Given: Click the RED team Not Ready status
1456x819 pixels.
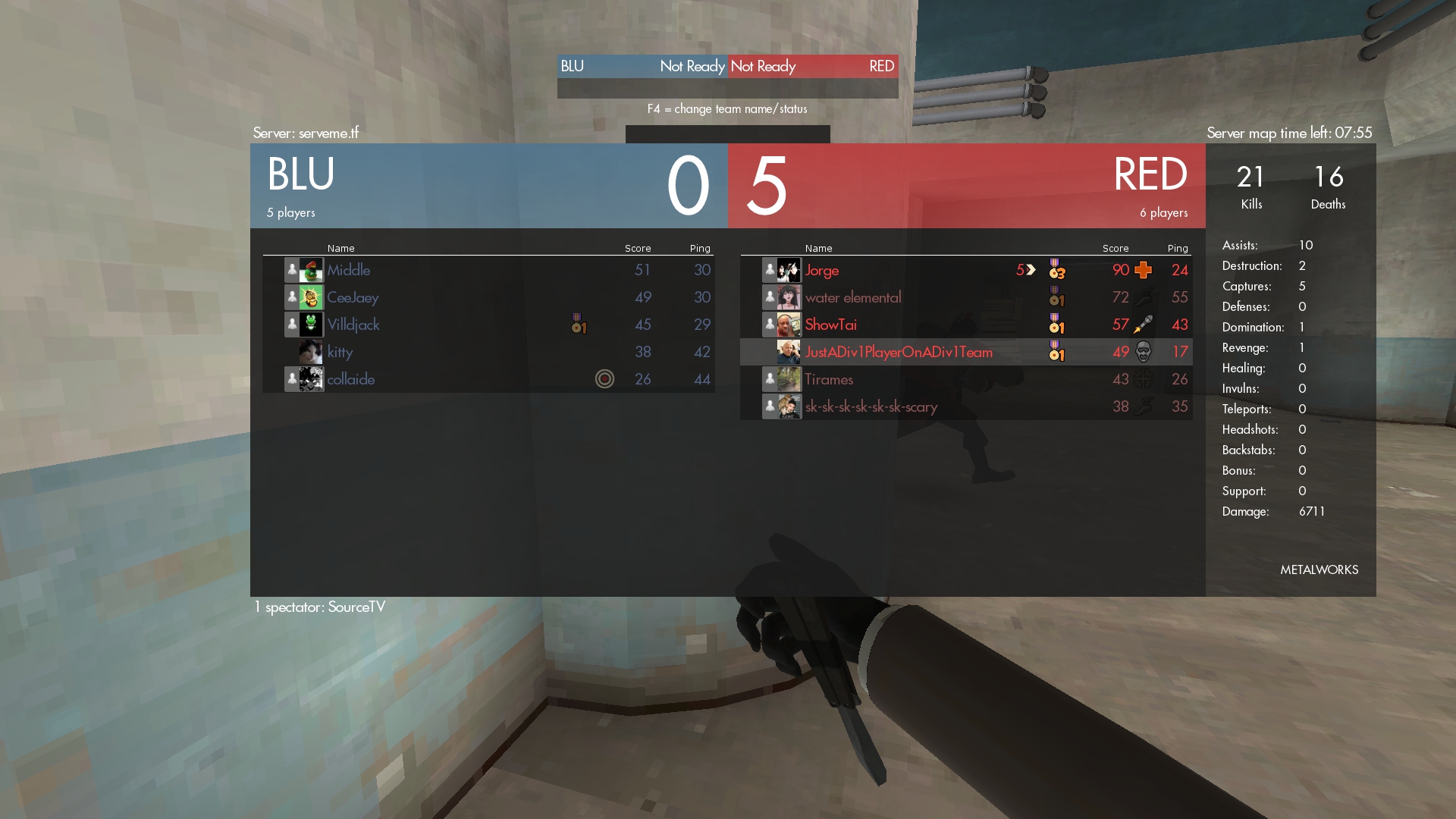Looking at the screenshot, I should tap(764, 66).
